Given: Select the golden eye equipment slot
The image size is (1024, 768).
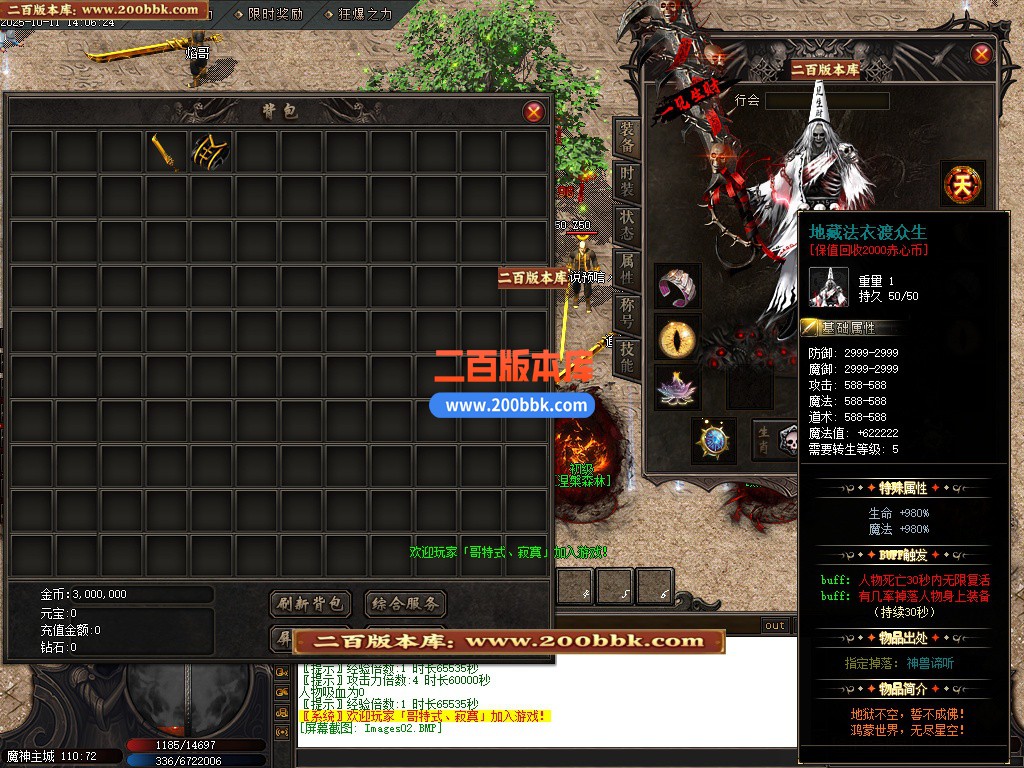Looking at the screenshot, I should click(x=678, y=337).
